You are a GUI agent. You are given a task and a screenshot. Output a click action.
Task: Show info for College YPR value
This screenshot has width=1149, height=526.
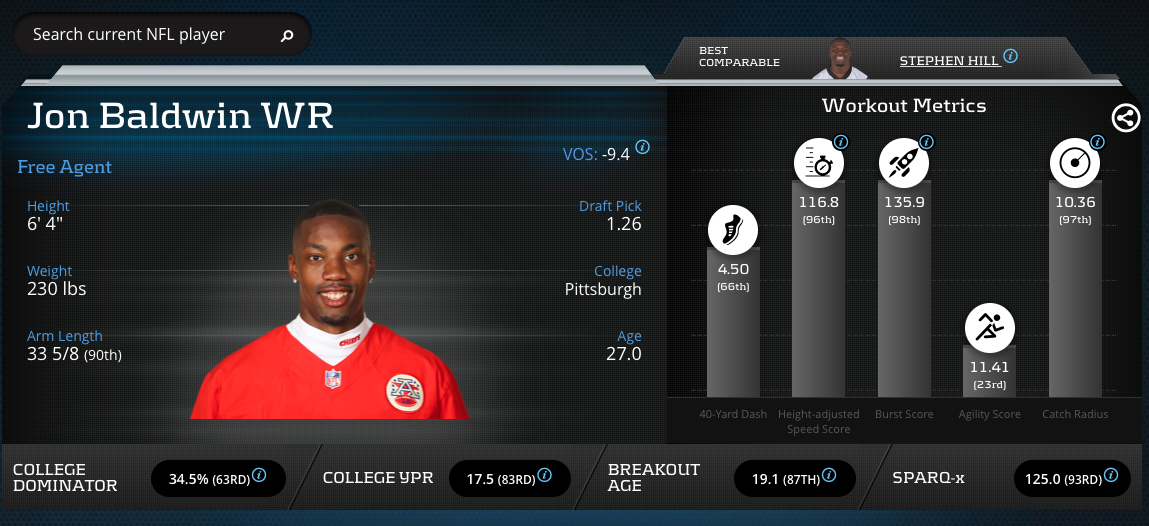pos(546,475)
